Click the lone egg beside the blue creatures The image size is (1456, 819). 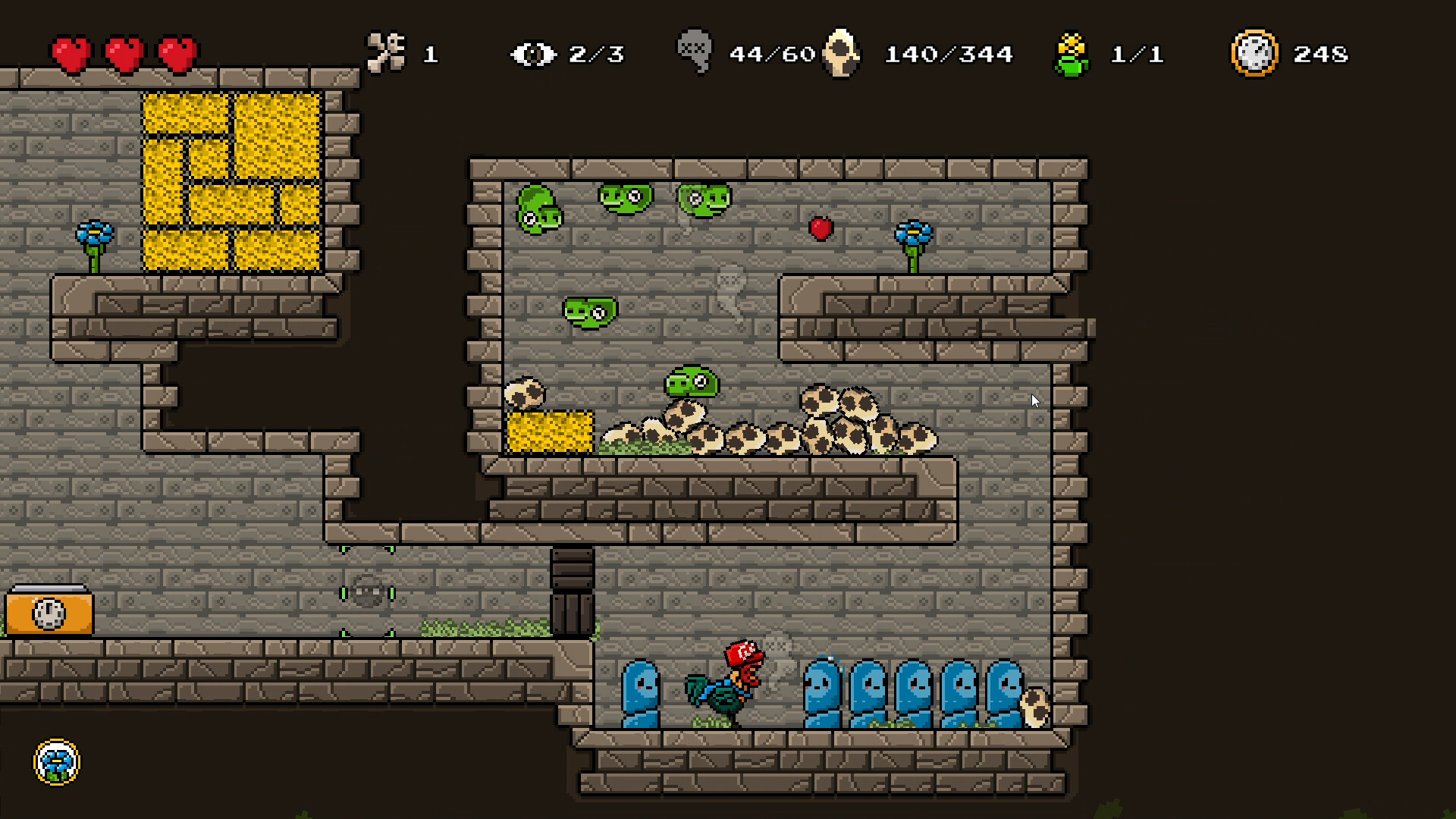pos(1035,709)
